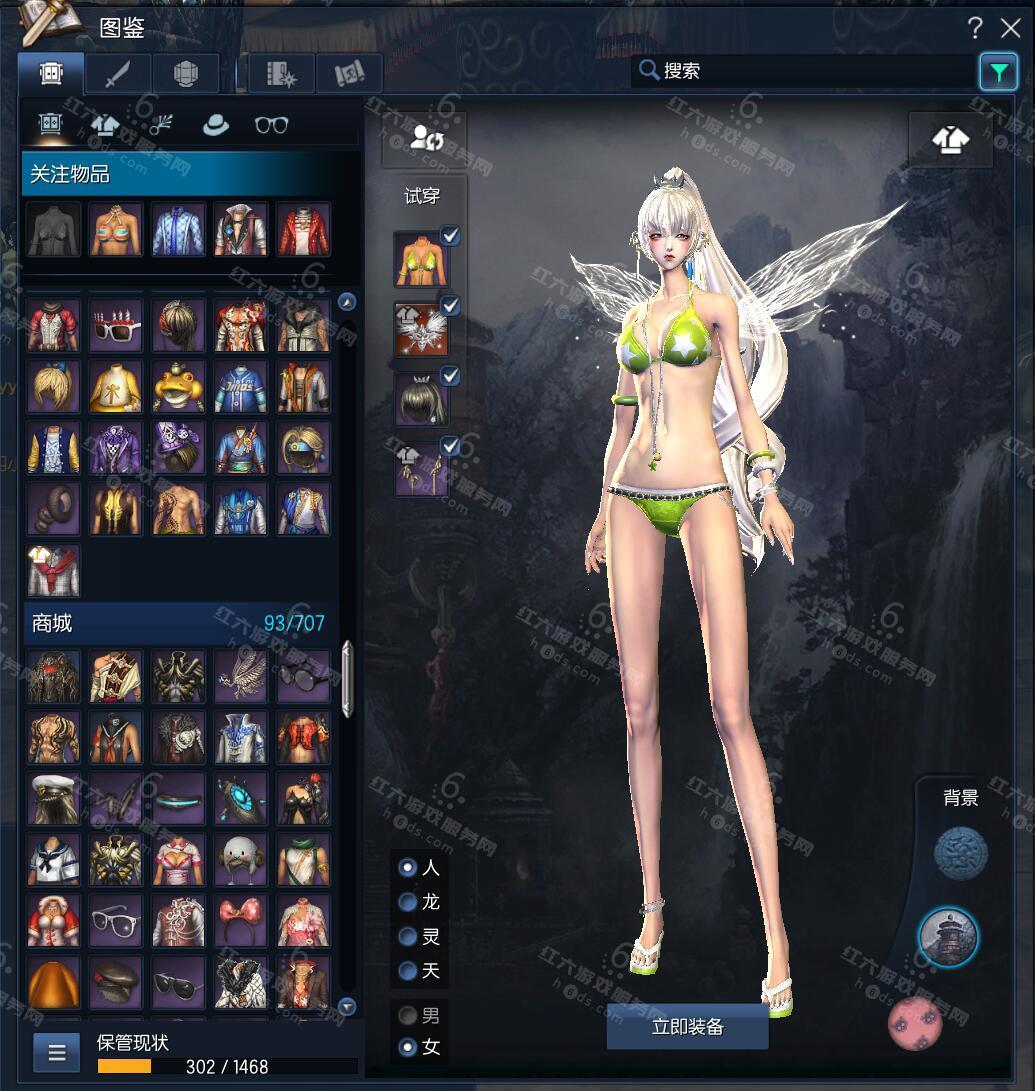Image resolution: width=1035 pixels, height=1091 pixels.
Task: Open the question mark help button
Action: (x=975, y=27)
